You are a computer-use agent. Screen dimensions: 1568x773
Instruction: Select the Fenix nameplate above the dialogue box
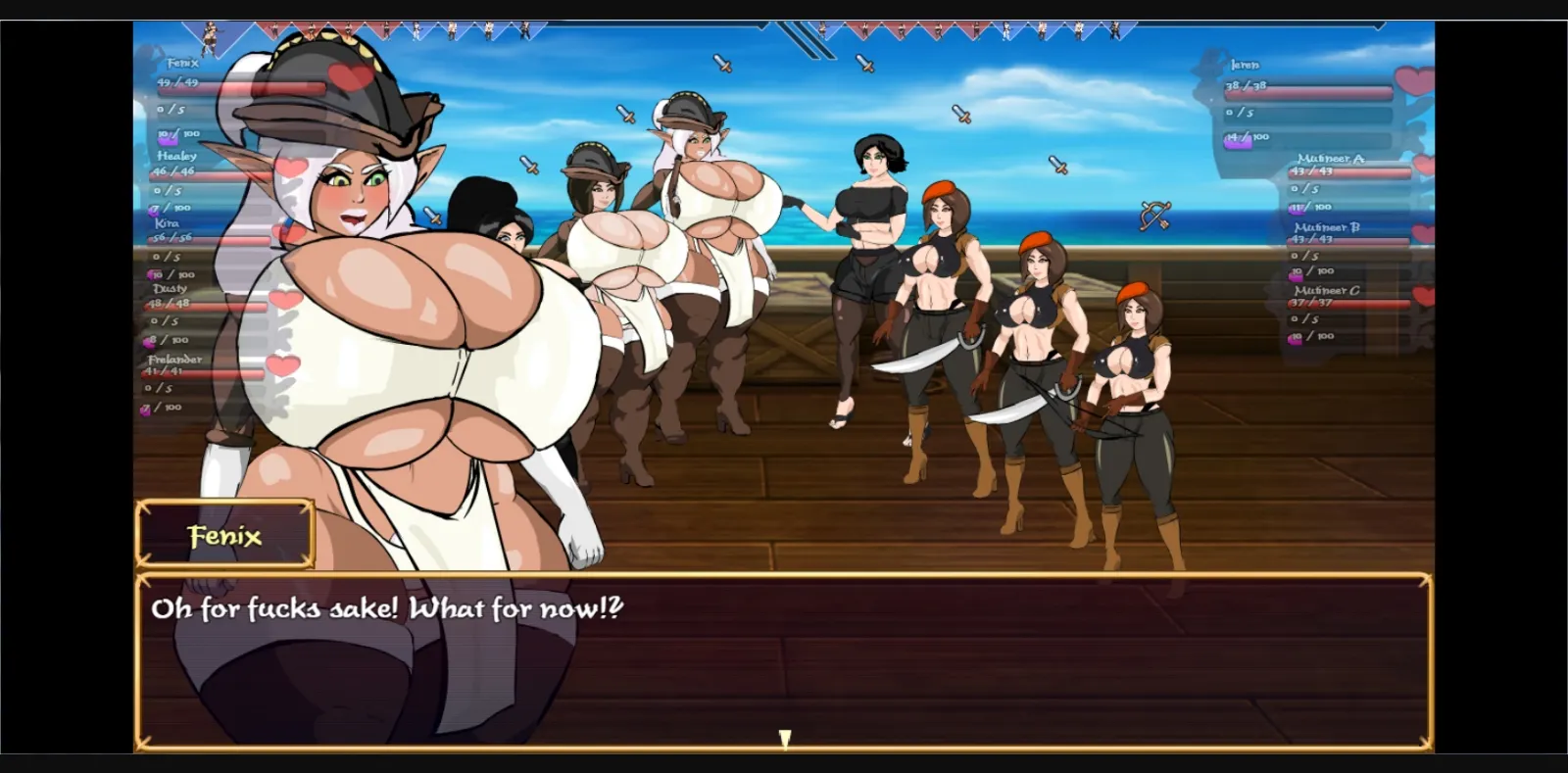[224, 535]
